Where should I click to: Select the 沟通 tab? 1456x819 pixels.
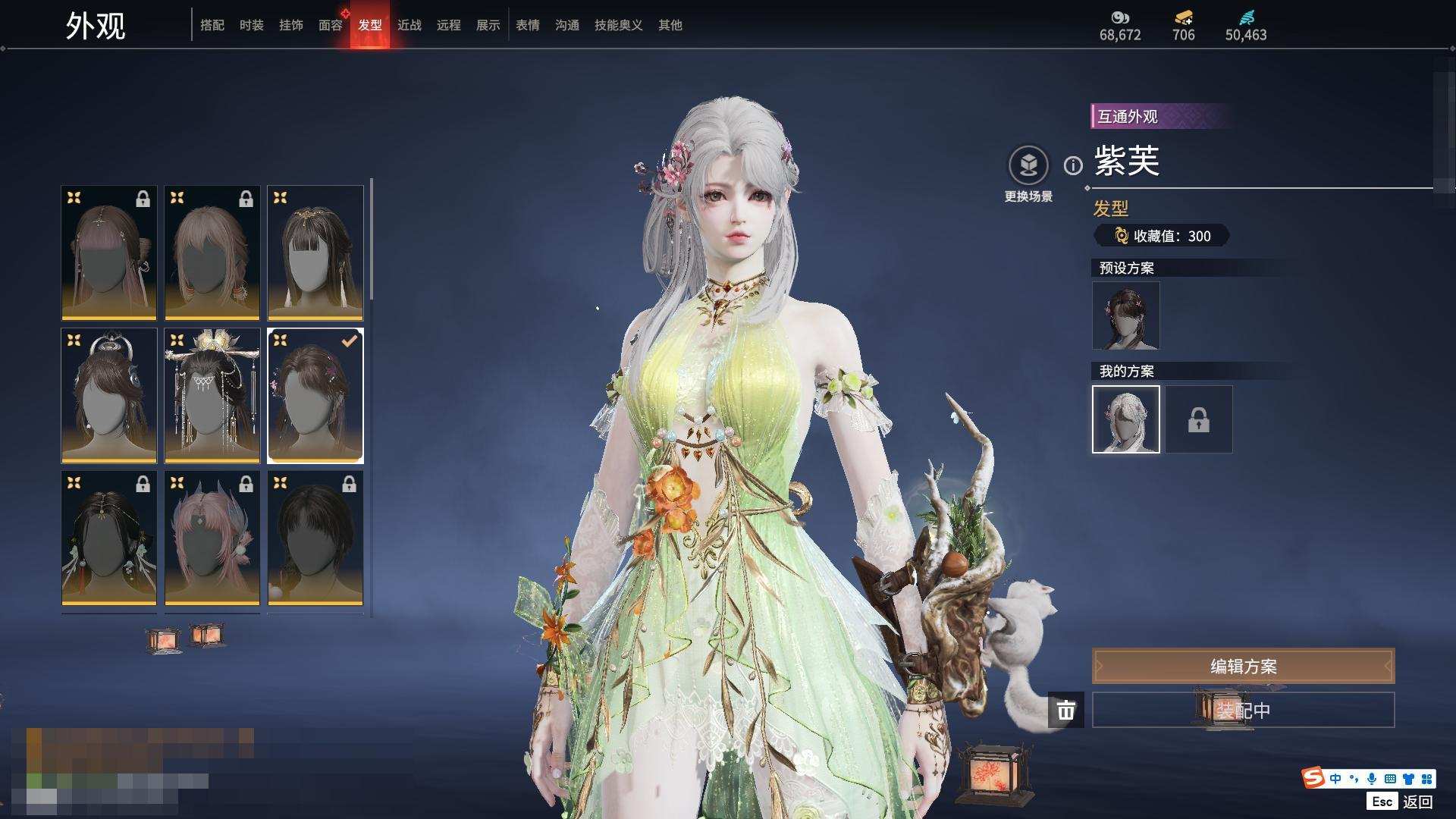click(566, 25)
